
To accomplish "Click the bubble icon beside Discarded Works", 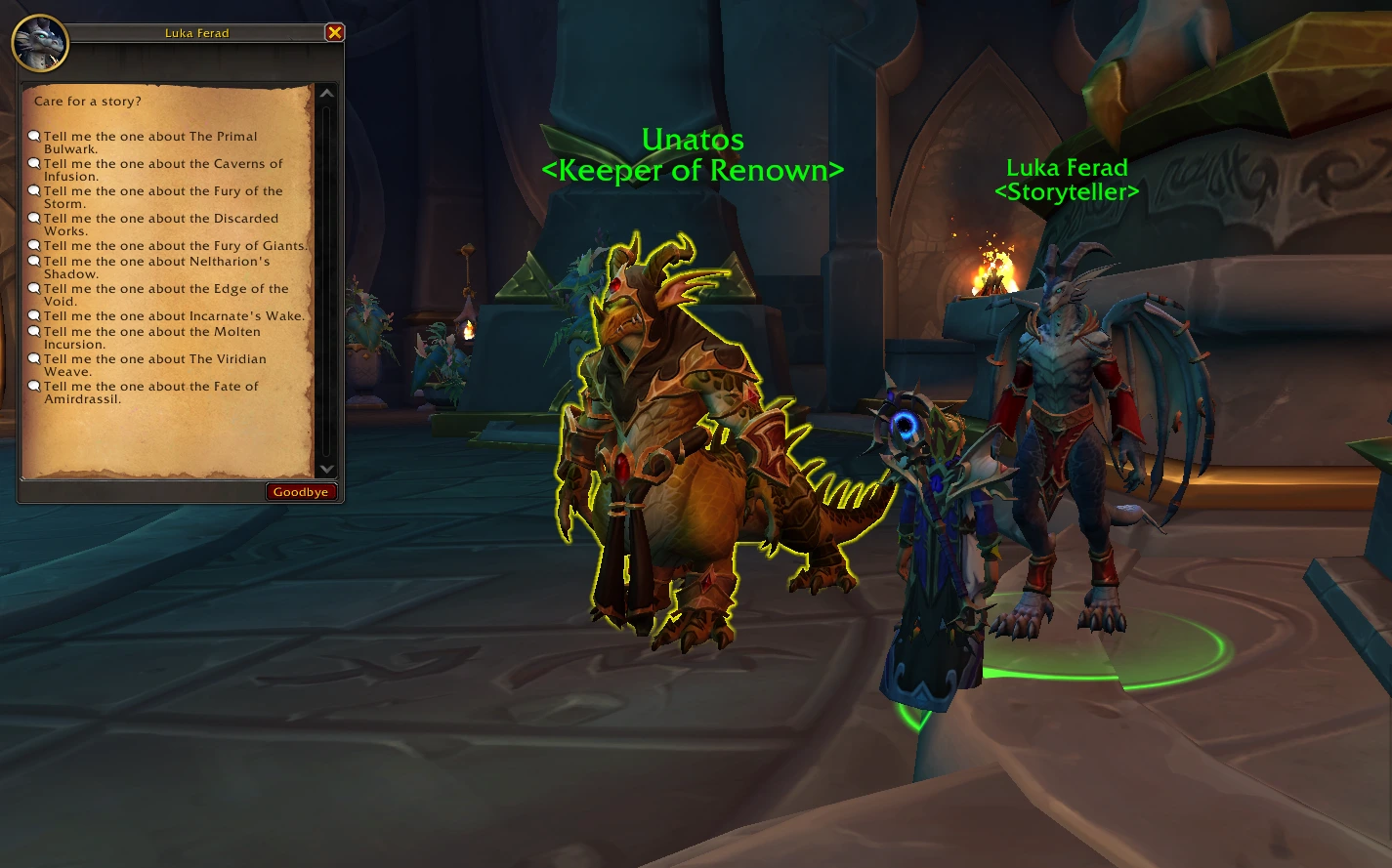I will tap(35, 218).
